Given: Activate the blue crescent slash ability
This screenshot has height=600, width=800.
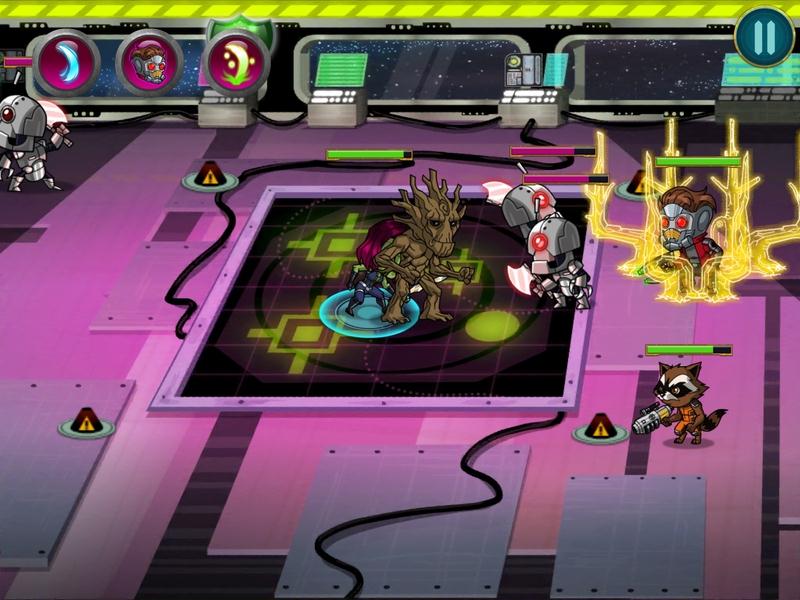Looking at the screenshot, I should [66, 62].
